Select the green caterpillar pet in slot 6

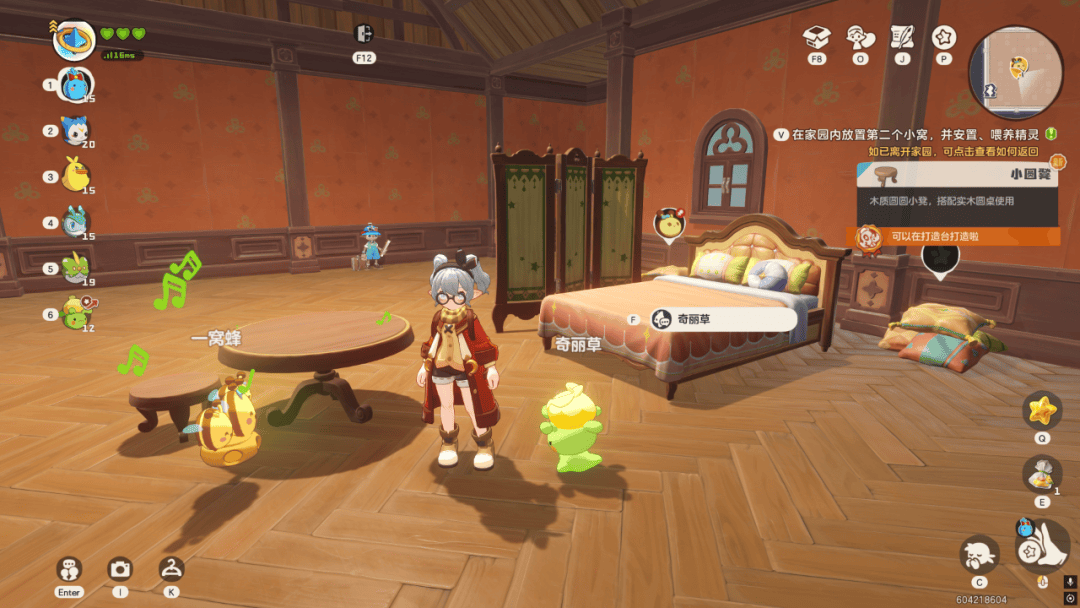[x=75, y=313]
